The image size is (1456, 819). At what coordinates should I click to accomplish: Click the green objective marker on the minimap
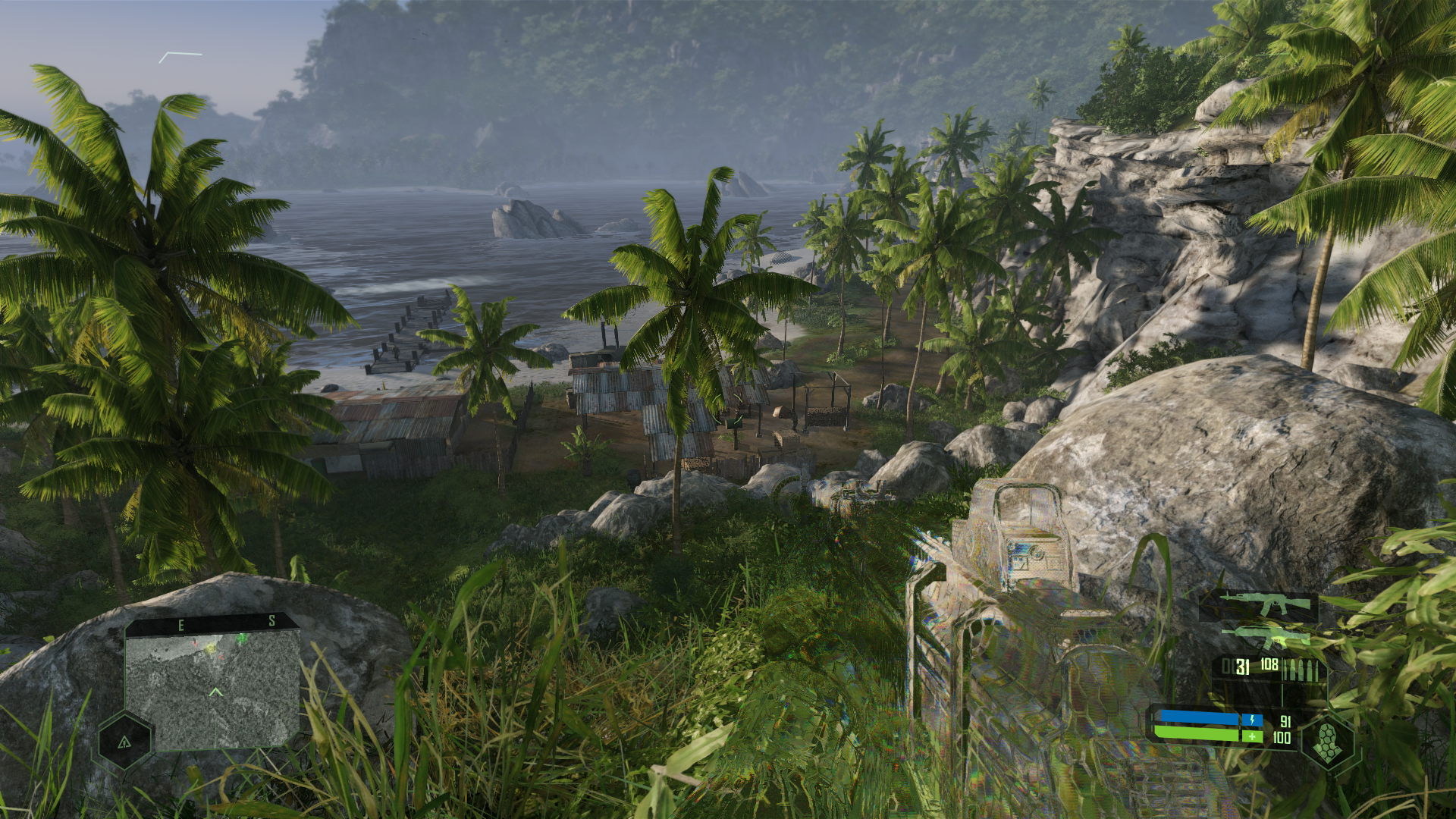242,639
